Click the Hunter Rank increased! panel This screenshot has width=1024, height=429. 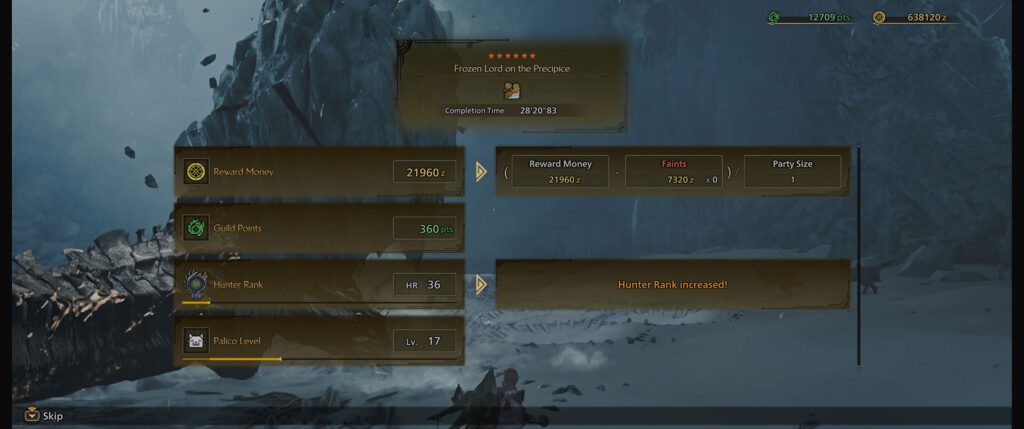[x=672, y=284]
